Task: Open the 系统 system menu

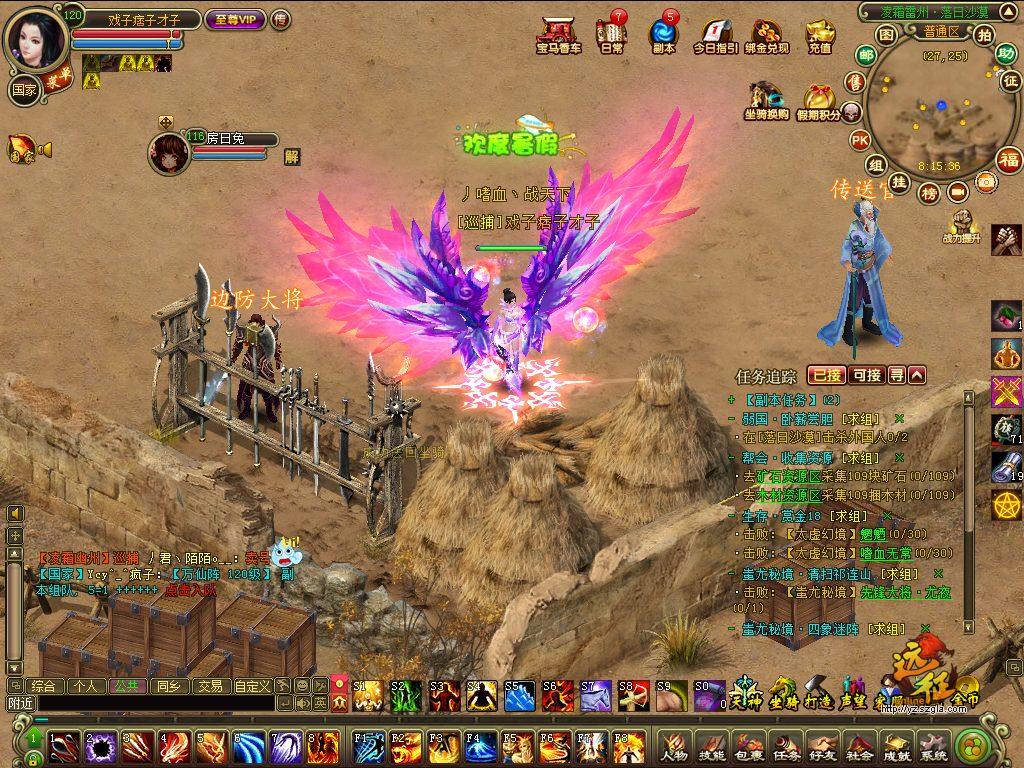Action: pos(932,745)
